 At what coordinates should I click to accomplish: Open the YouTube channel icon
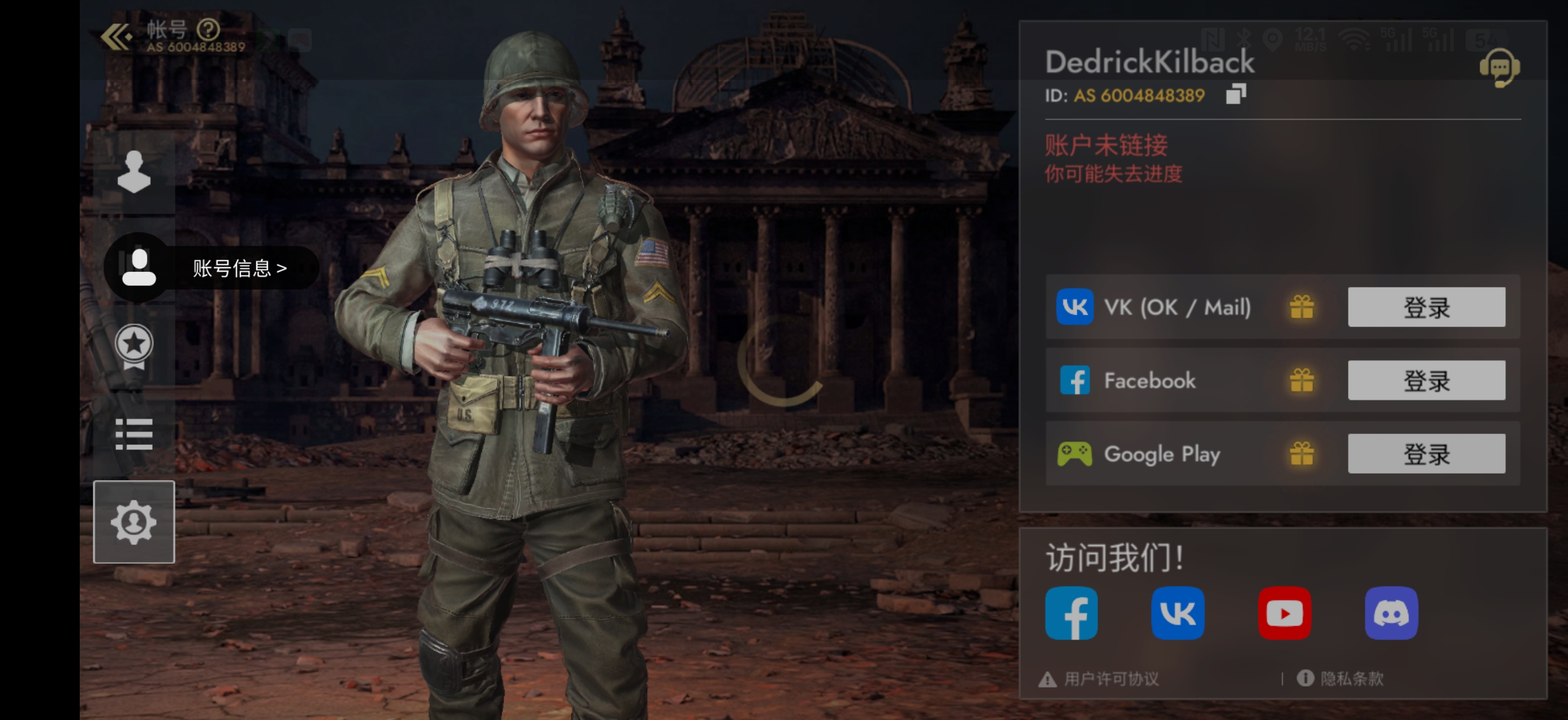tap(1285, 614)
